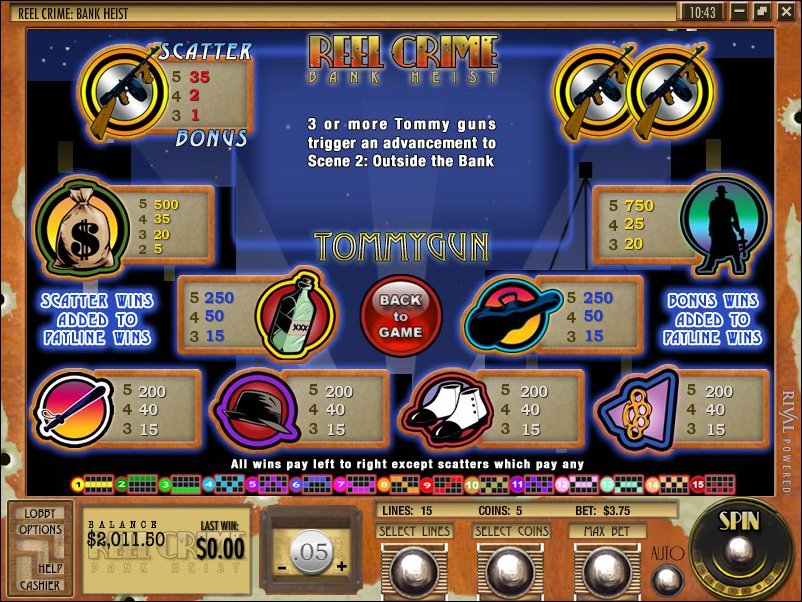Go to the Cashier

coord(40,583)
